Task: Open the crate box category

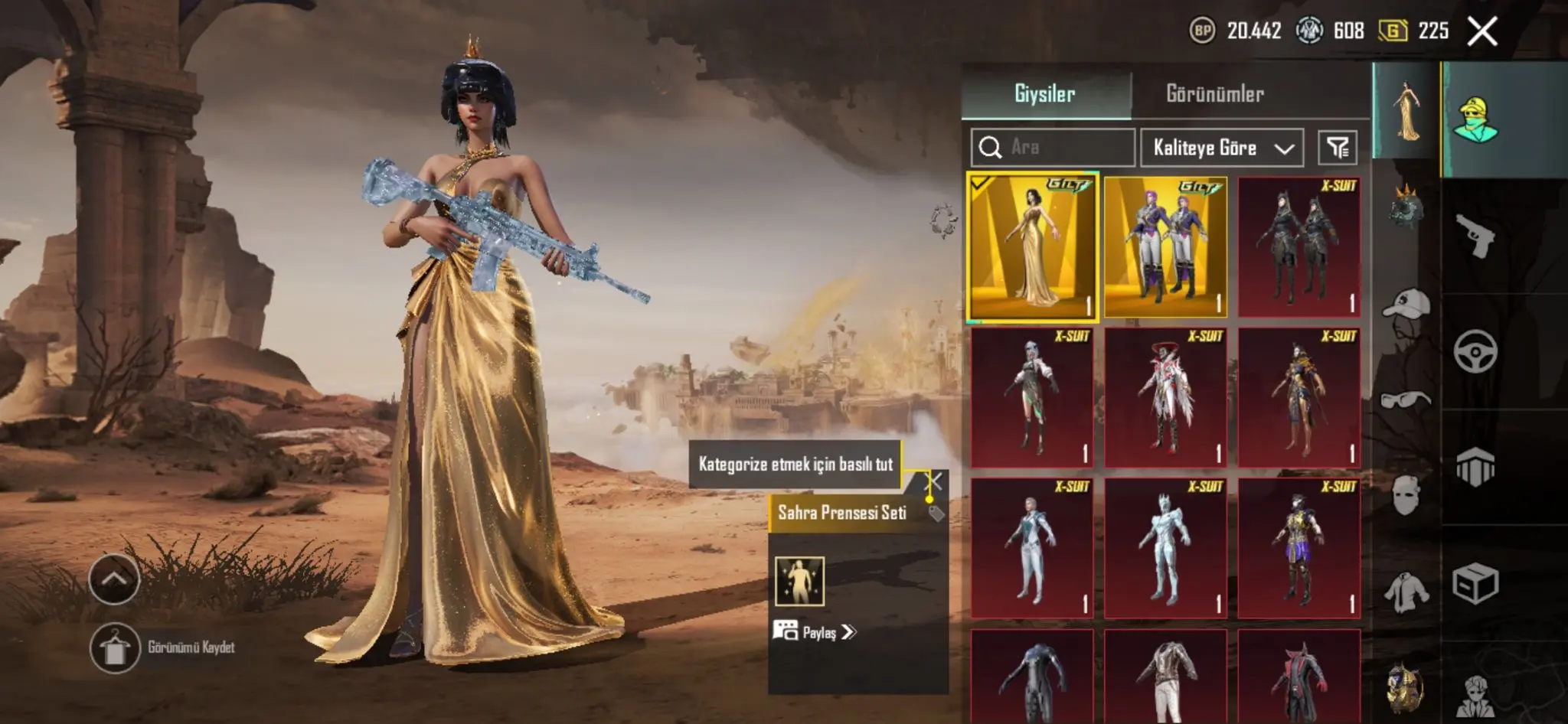Action: pos(1475,585)
